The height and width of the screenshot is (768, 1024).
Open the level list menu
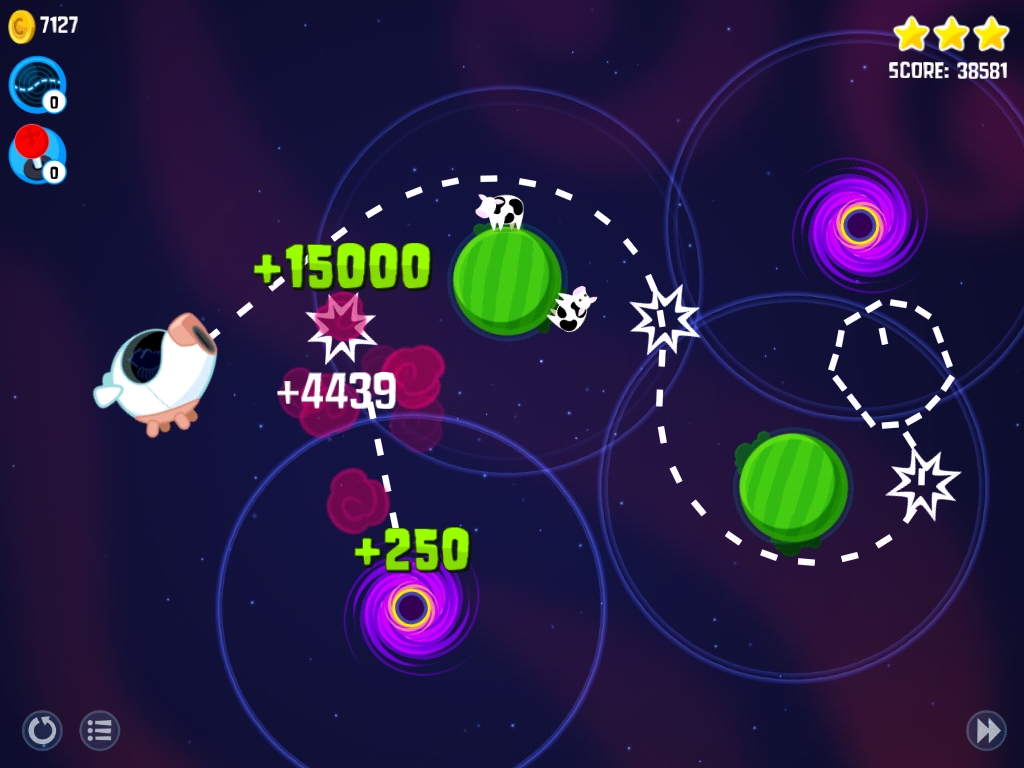(100, 731)
